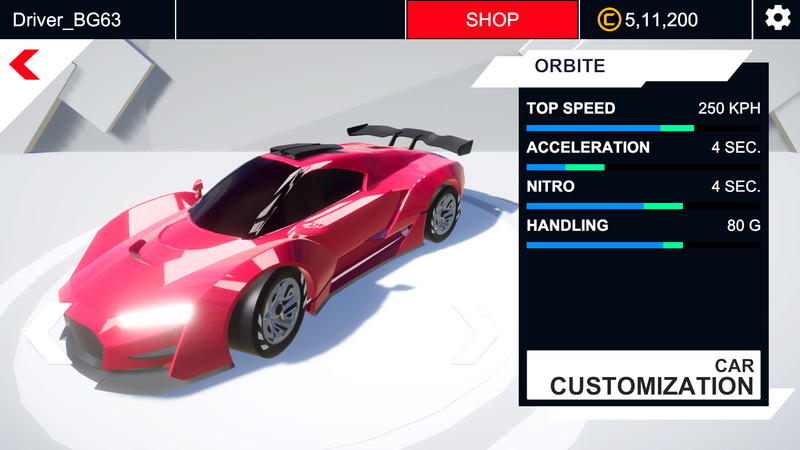Open the SHOP
Image resolution: width=800 pixels, height=450 pixels.
492,20
